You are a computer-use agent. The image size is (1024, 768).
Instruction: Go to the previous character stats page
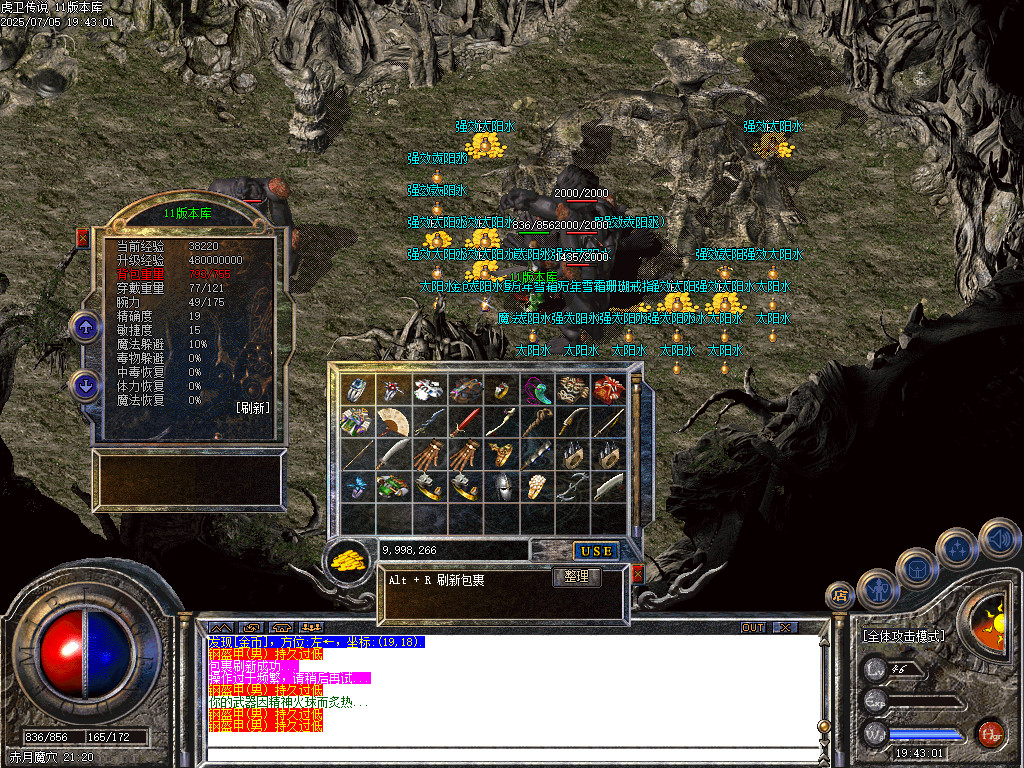click(85, 326)
